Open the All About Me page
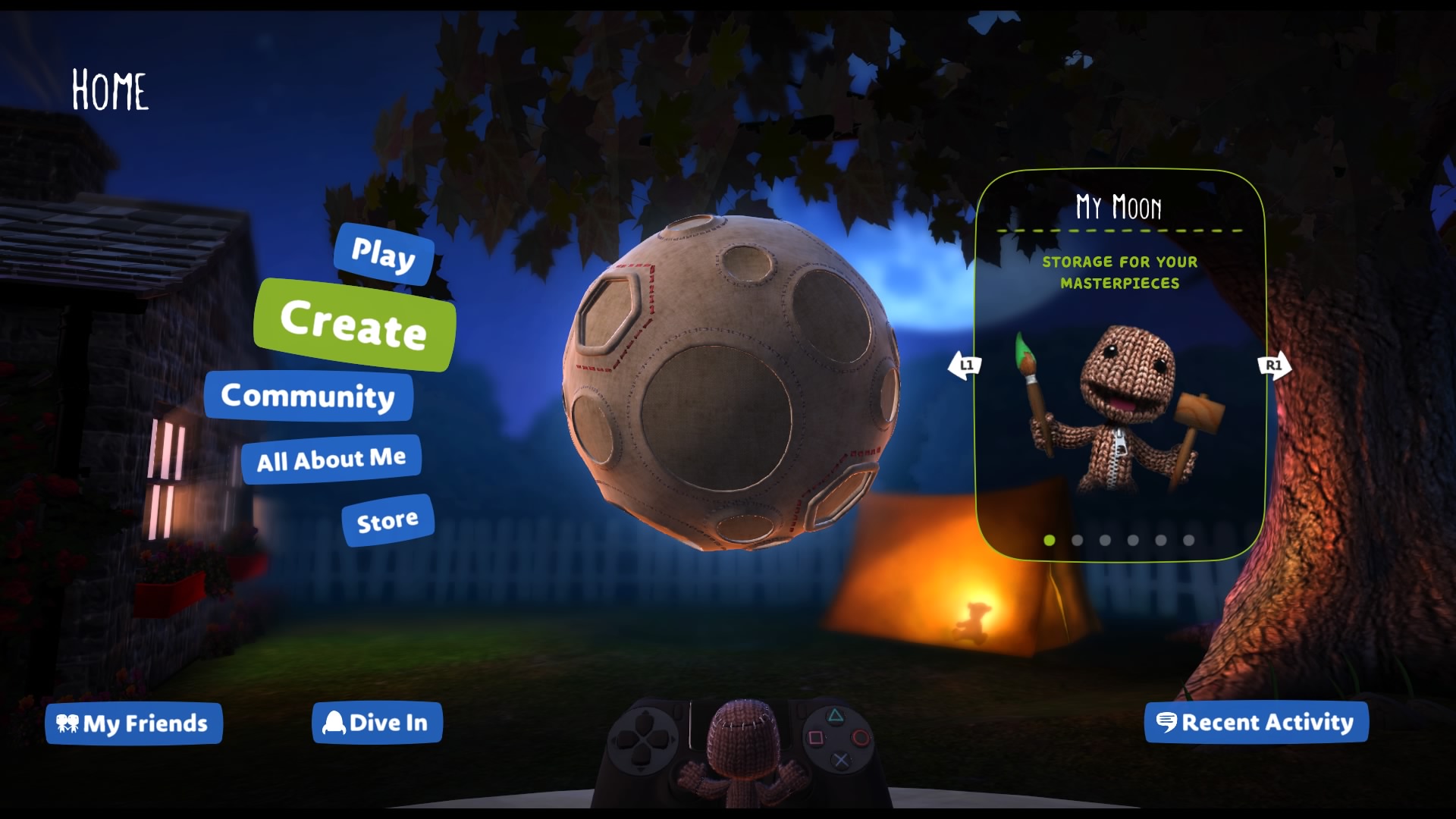Viewport: 1456px width, 819px height. tap(331, 457)
